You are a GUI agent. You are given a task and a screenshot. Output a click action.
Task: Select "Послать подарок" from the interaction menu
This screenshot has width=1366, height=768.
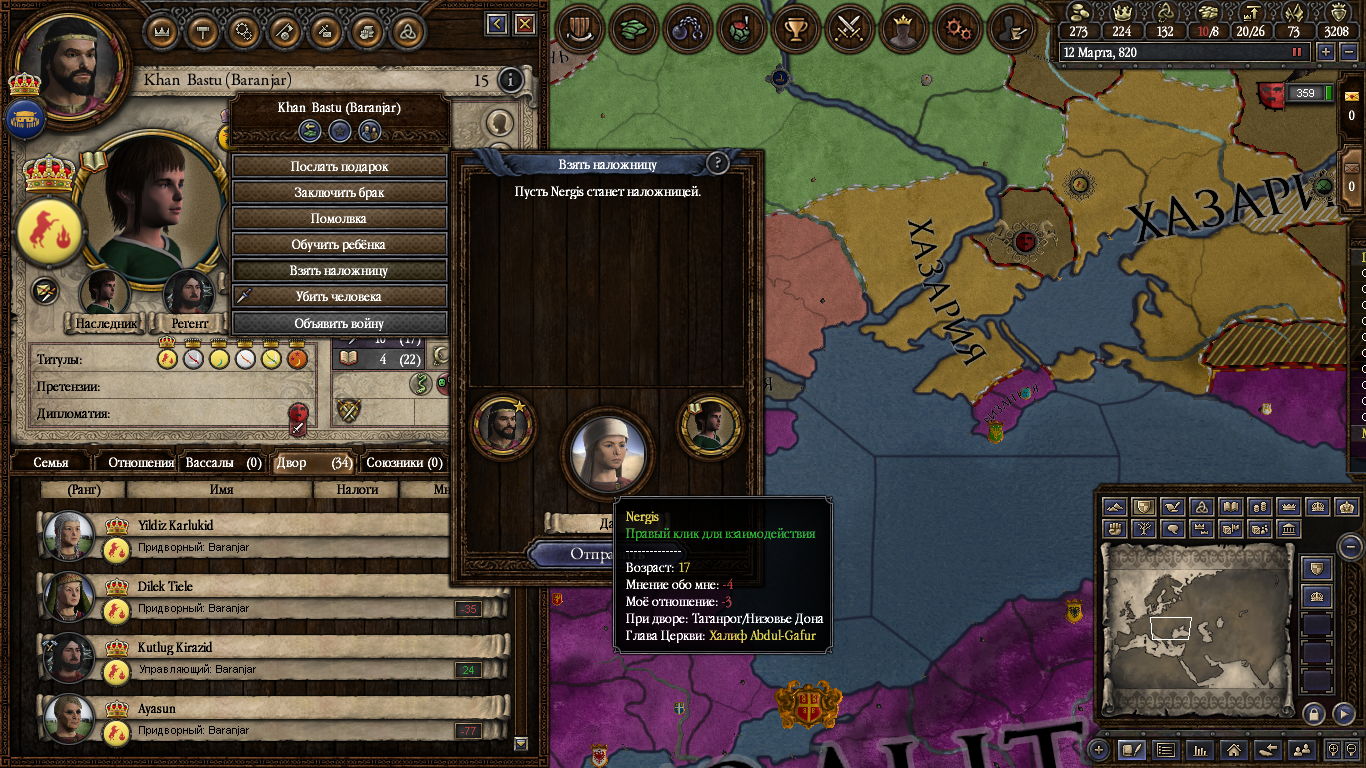(x=339, y=167)
